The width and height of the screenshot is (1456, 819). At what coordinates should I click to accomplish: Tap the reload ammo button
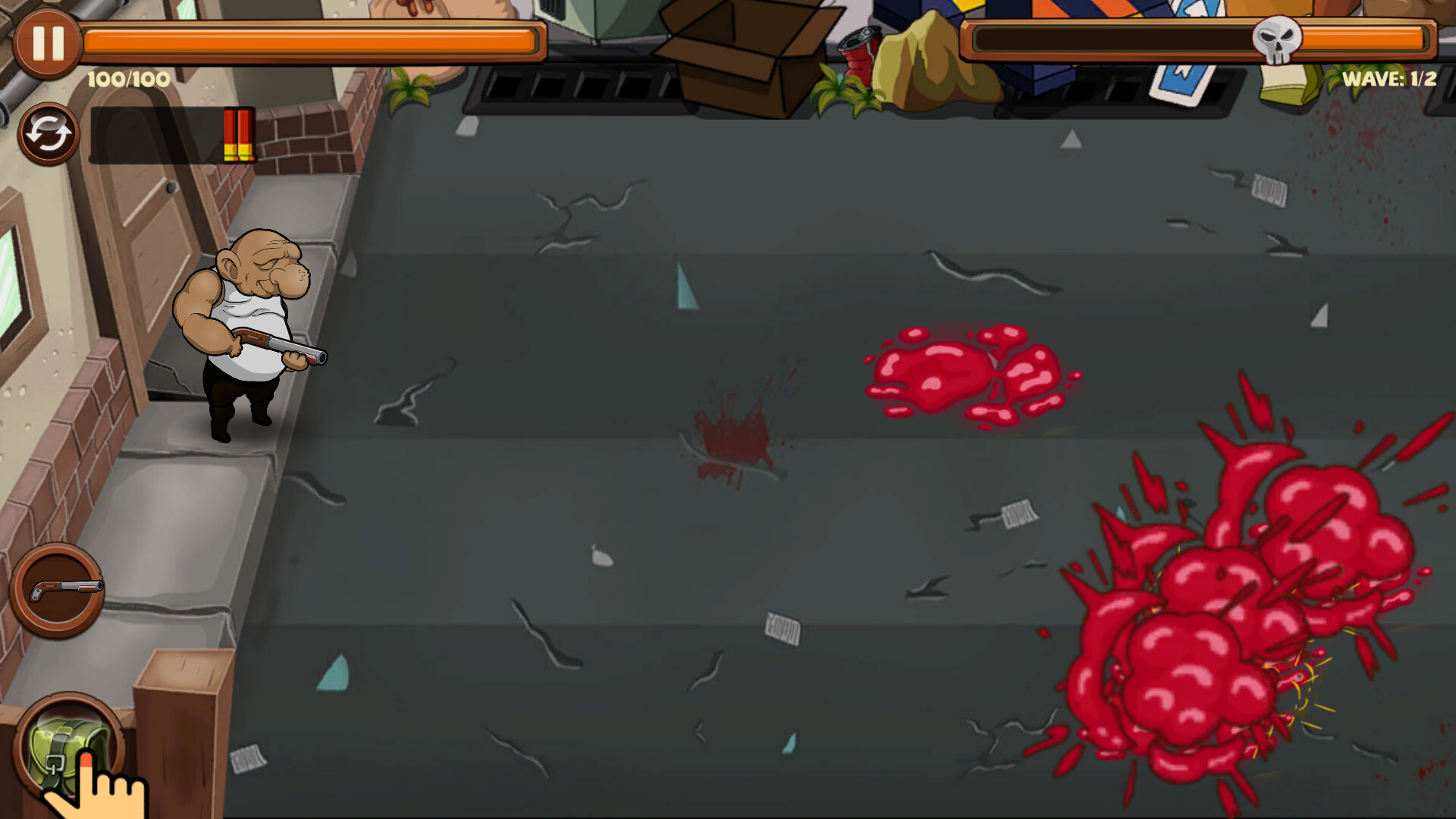pos(48,133)
